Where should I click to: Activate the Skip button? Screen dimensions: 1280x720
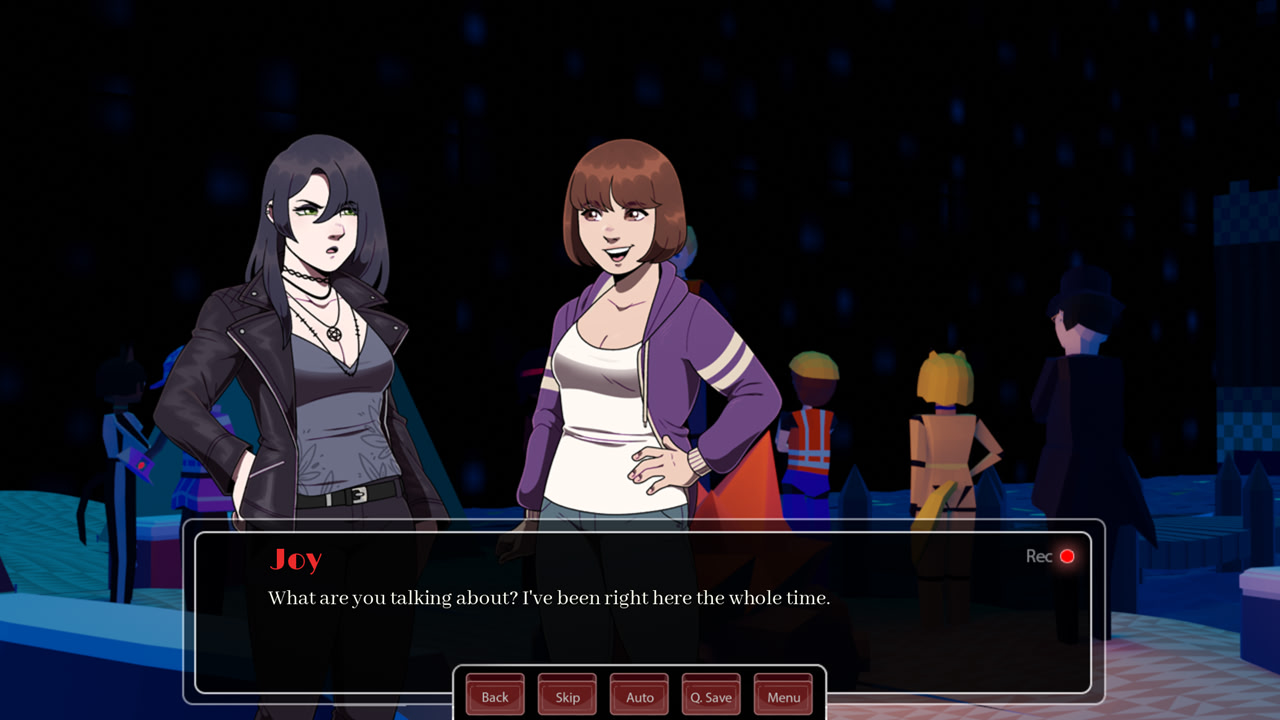click(567, 696)
